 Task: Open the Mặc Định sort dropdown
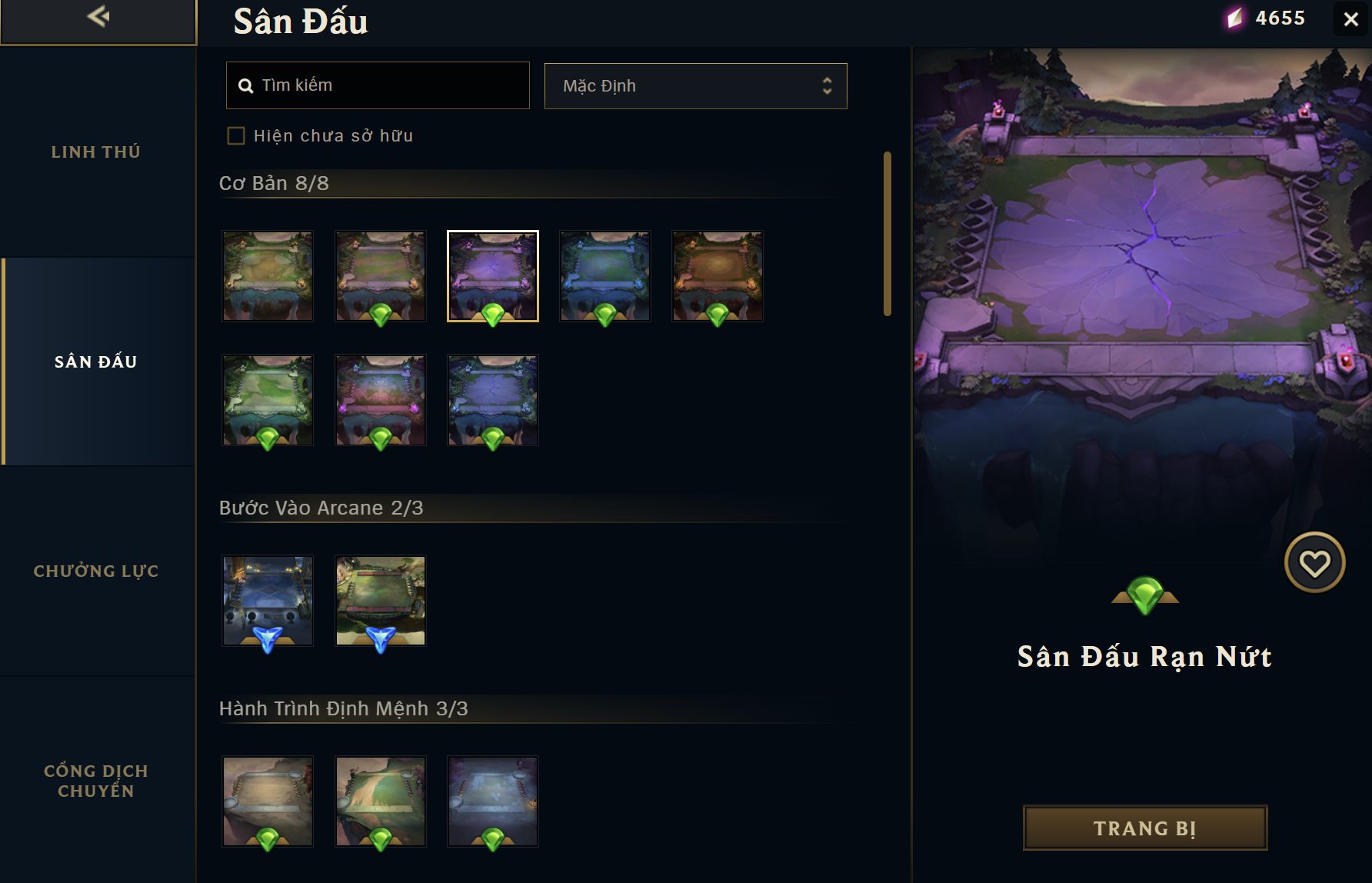(x=695, y=86)
